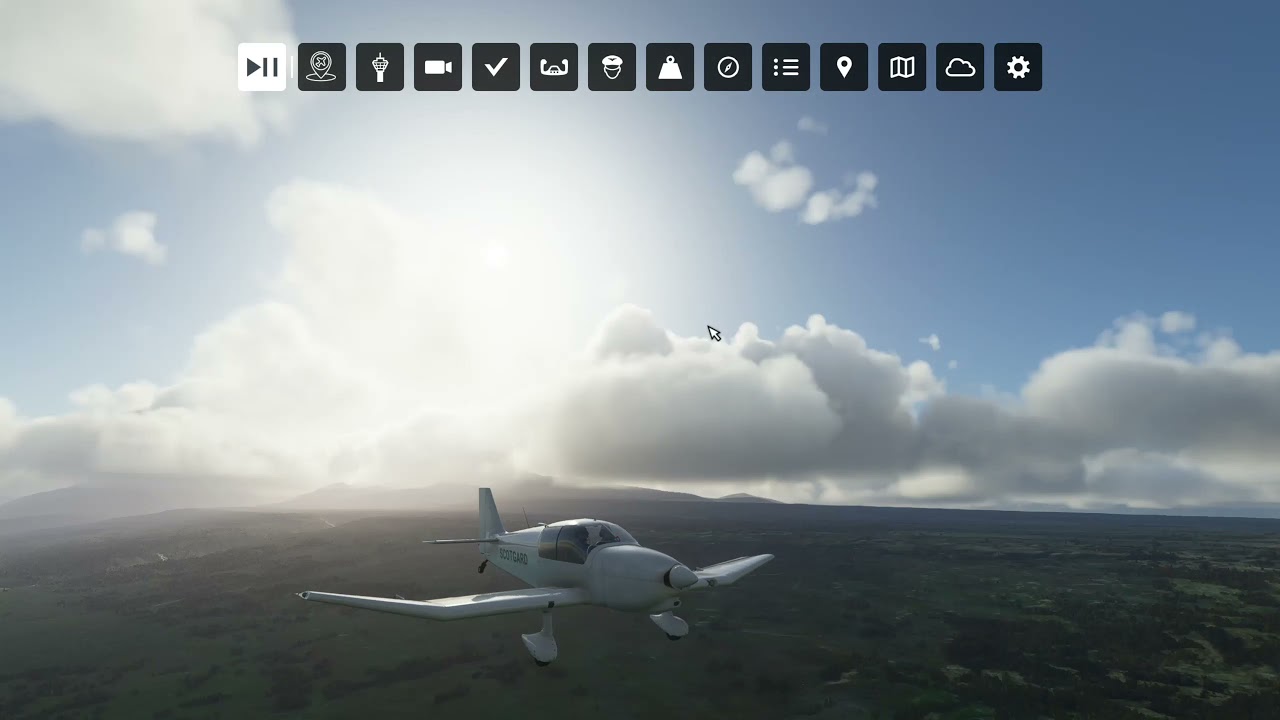Image resolution: width=1280 pixels, height=720 pixels.
Task: Open the weather cloud panel
Action: pos(960,67)
